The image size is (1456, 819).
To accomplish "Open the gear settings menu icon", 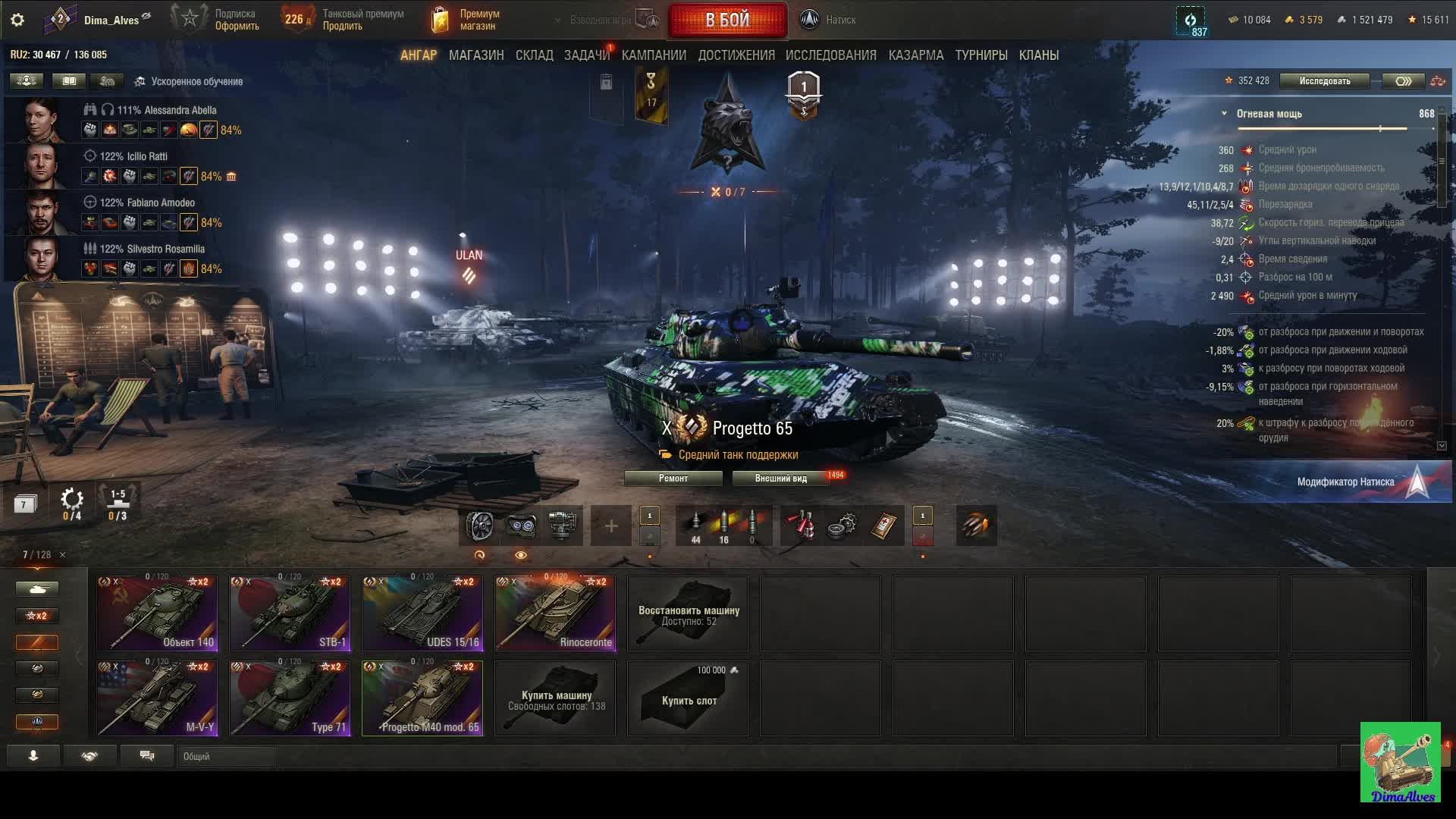I will [x=17, y=20].
